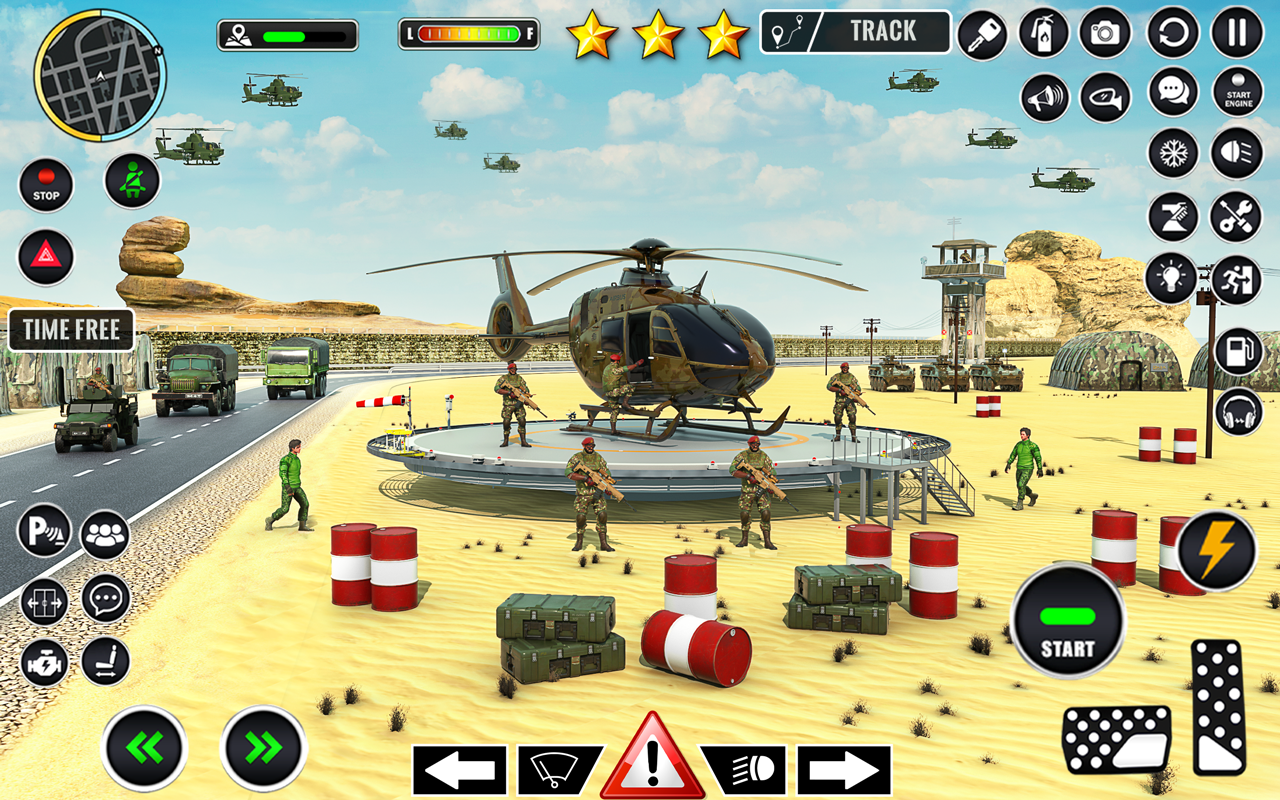The height and width of the screenshot is (800, 1280).
Task: Toggle the seatbelt indicator
Action: [x=133, y=180]
